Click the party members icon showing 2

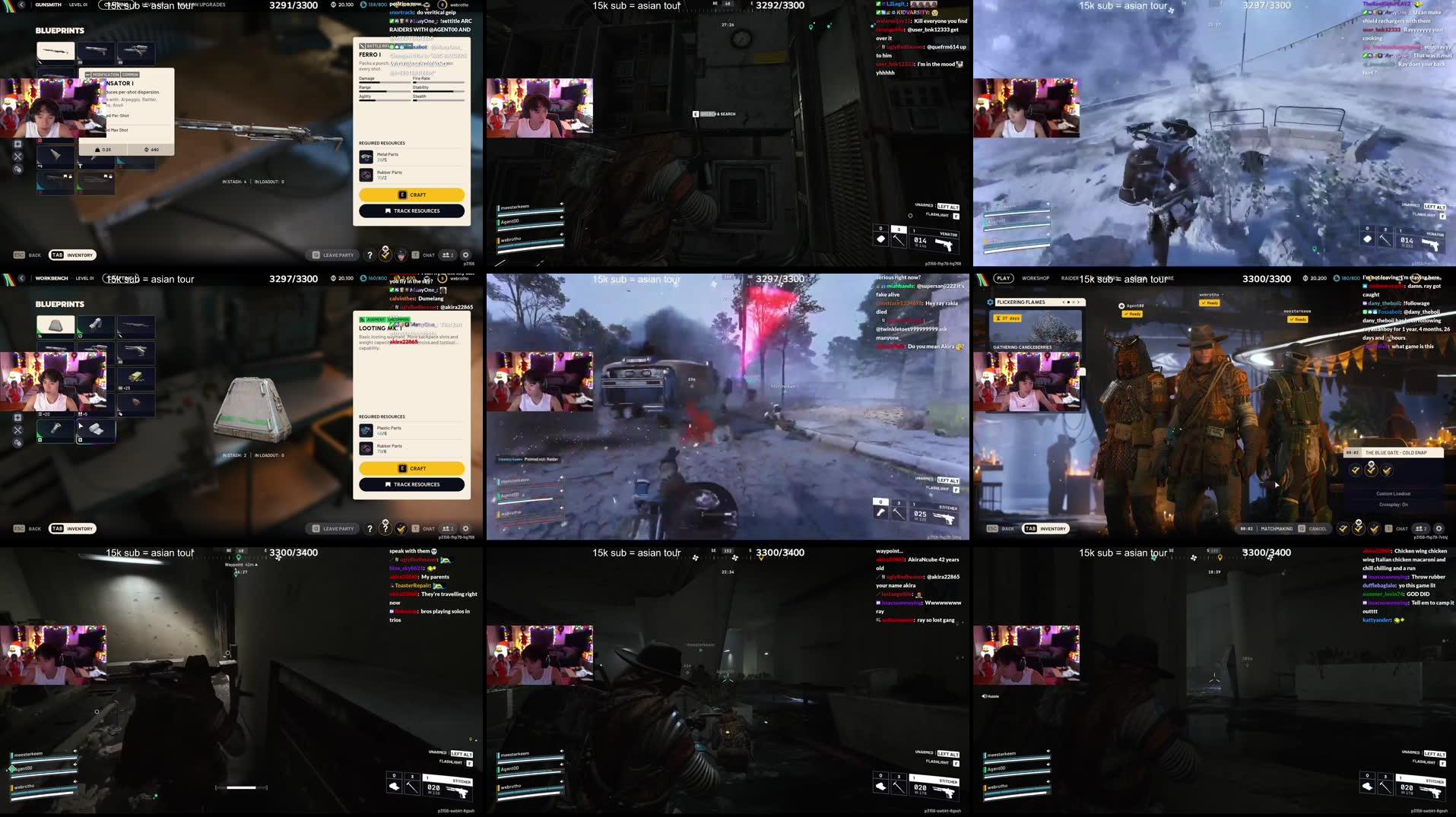pos(449,255)
